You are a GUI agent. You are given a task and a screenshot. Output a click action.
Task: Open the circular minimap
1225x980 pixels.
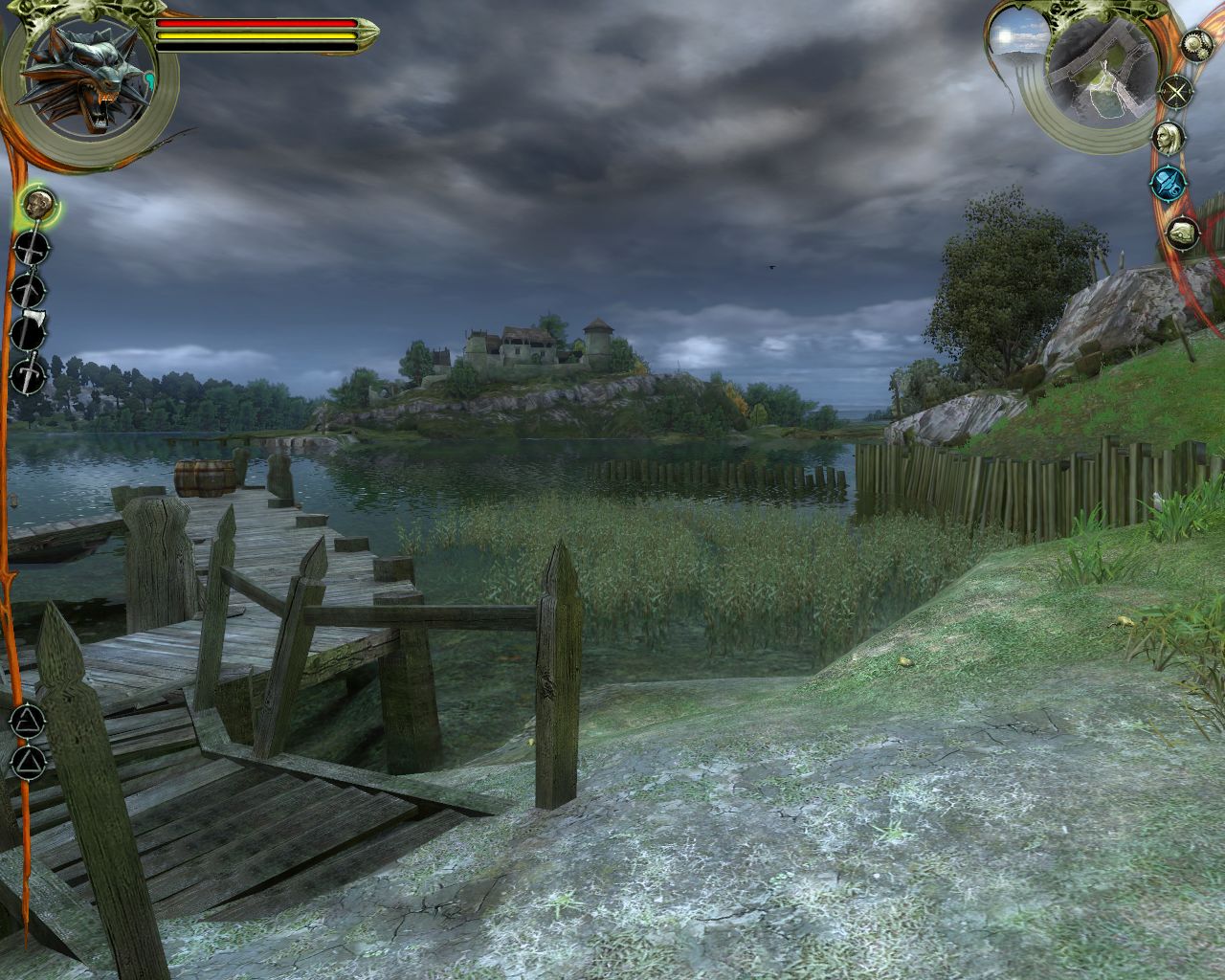tap(1100, 73)
